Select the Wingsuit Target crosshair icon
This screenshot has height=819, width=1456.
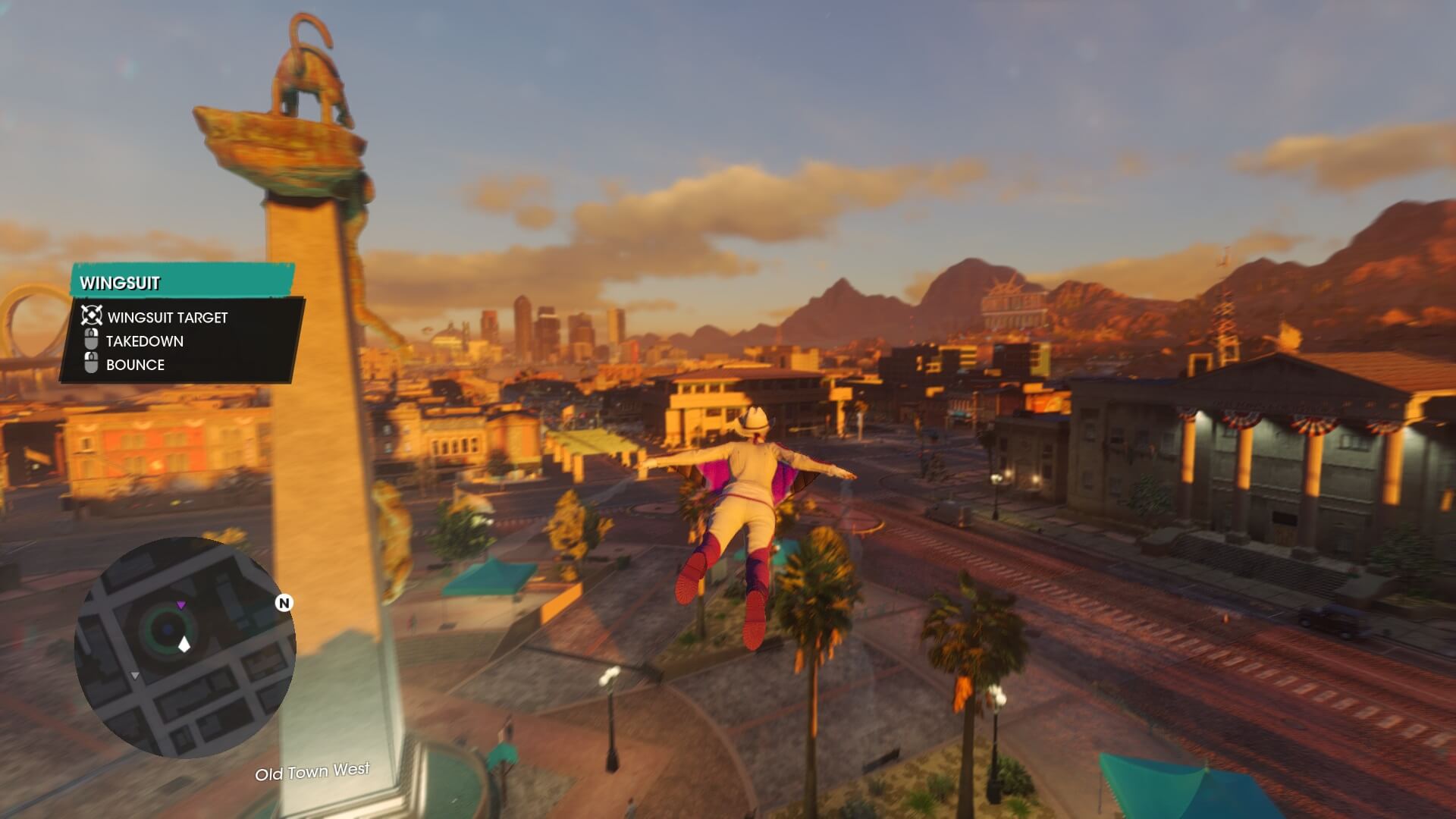pos(92,316)
